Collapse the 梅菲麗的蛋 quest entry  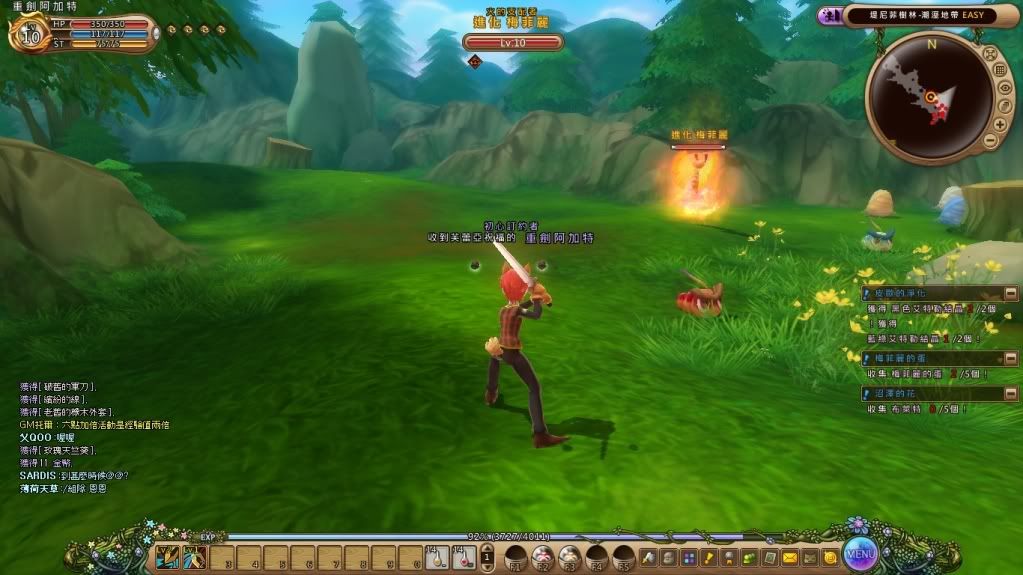tap(1011, 358)
